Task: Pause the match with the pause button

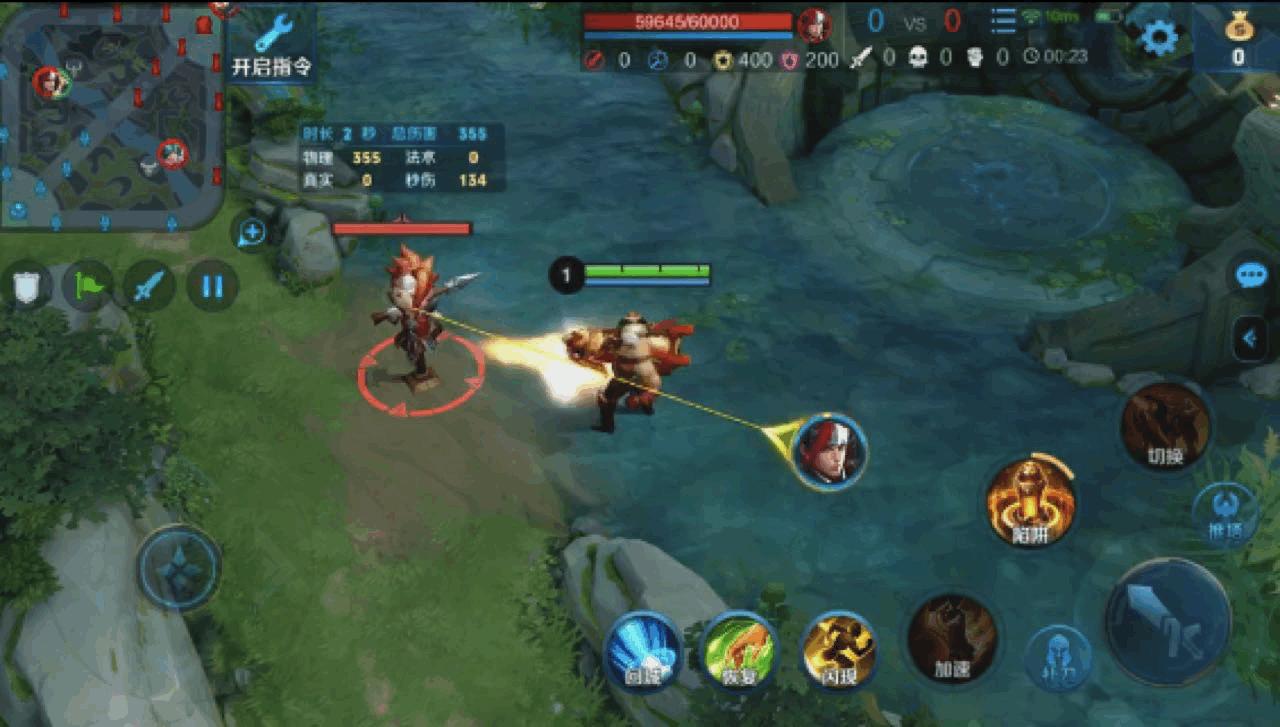Action: click(212, 286)
